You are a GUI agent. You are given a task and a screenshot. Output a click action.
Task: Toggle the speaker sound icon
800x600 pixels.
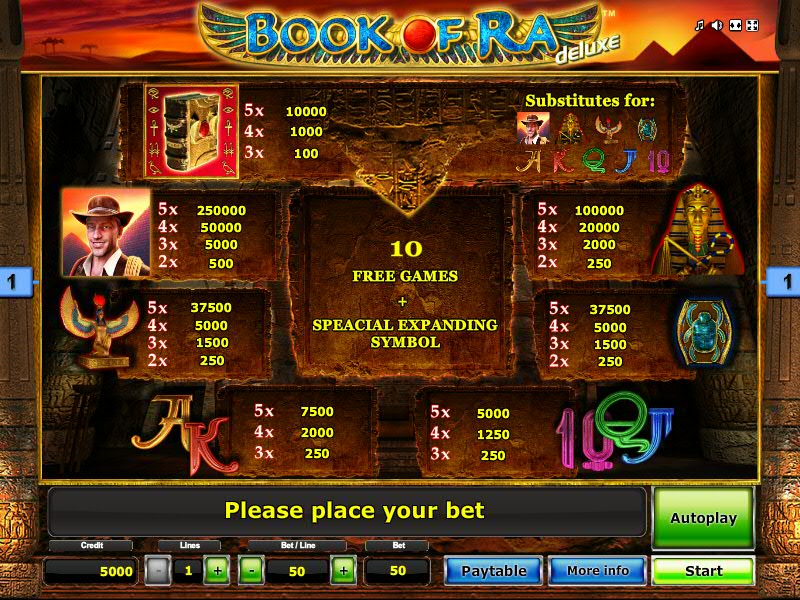click(717, 25)
